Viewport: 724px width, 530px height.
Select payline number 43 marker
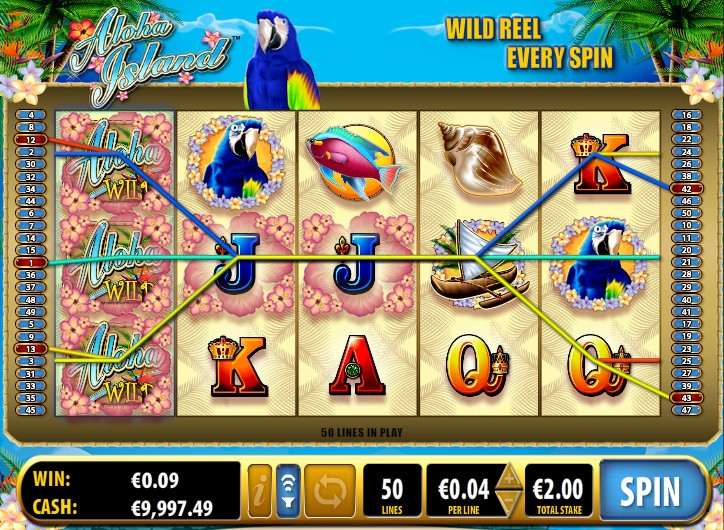(x=686, y=397)
